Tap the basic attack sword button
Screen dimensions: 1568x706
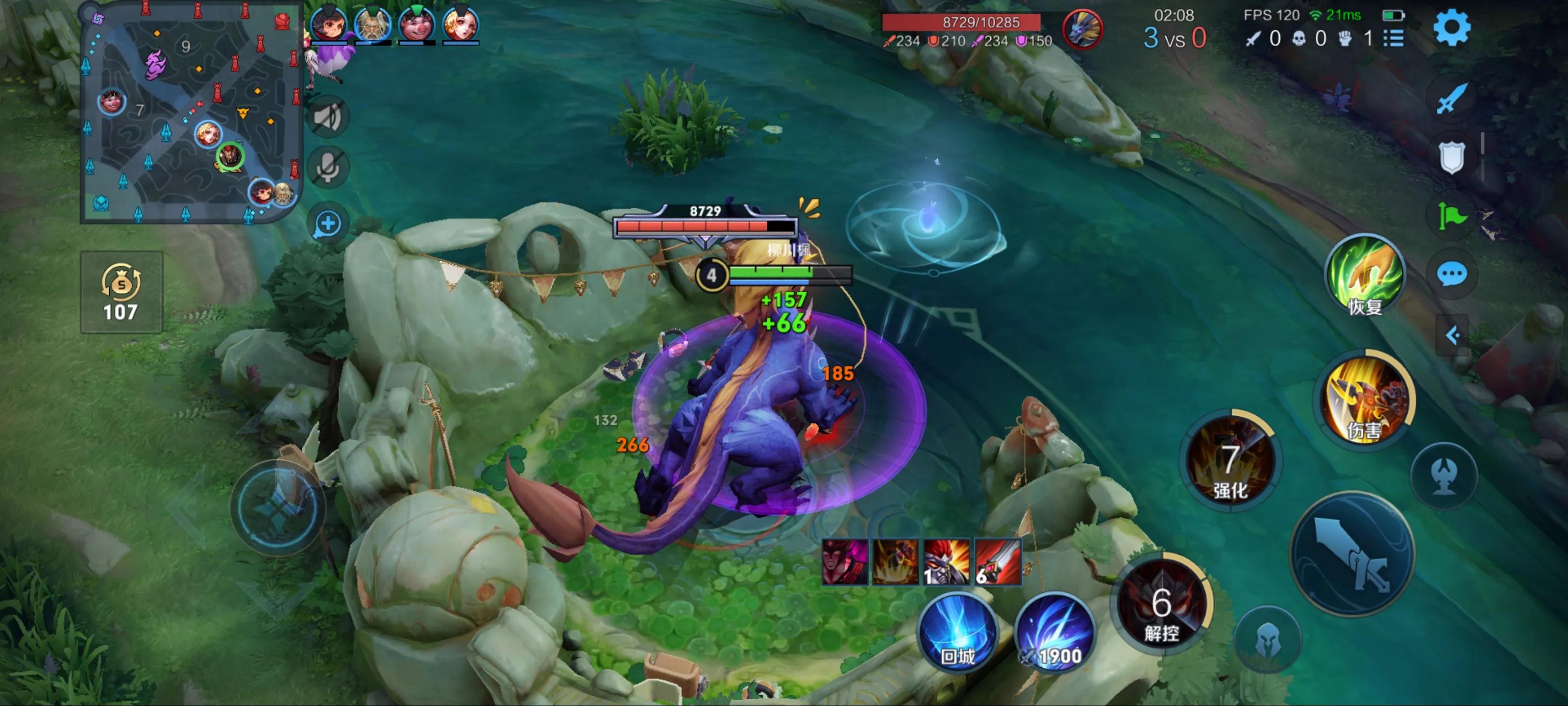[1352, 555]
